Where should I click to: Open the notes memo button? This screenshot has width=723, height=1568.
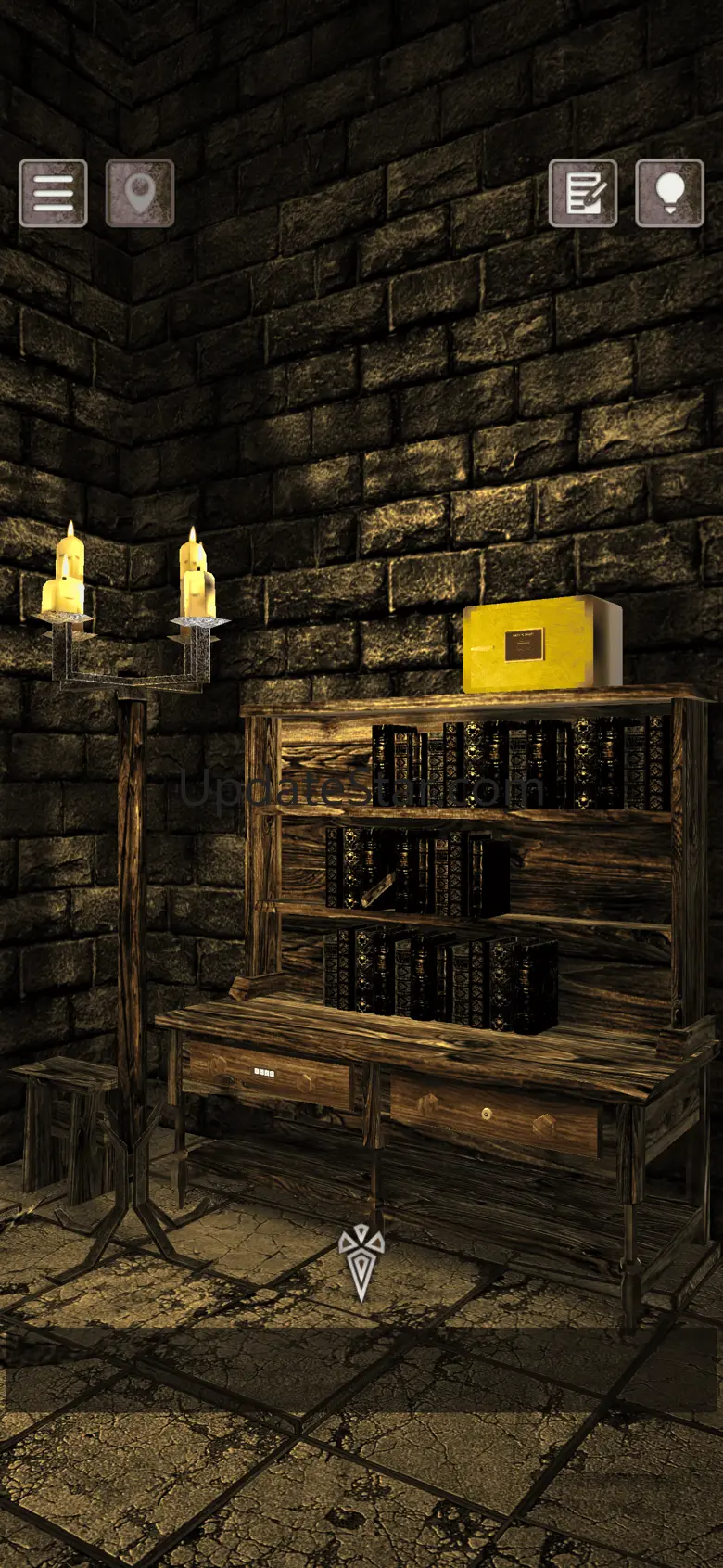pyautogui.click(x=583, y=193)
